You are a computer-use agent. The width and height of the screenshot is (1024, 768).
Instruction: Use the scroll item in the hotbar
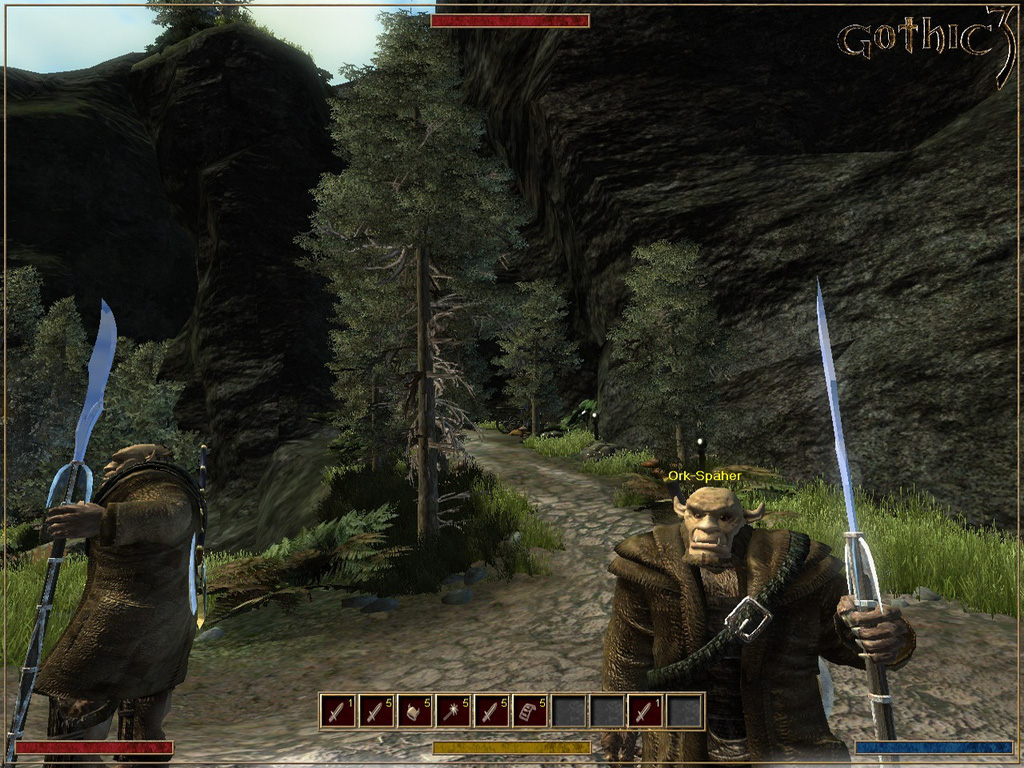[530, 711]
